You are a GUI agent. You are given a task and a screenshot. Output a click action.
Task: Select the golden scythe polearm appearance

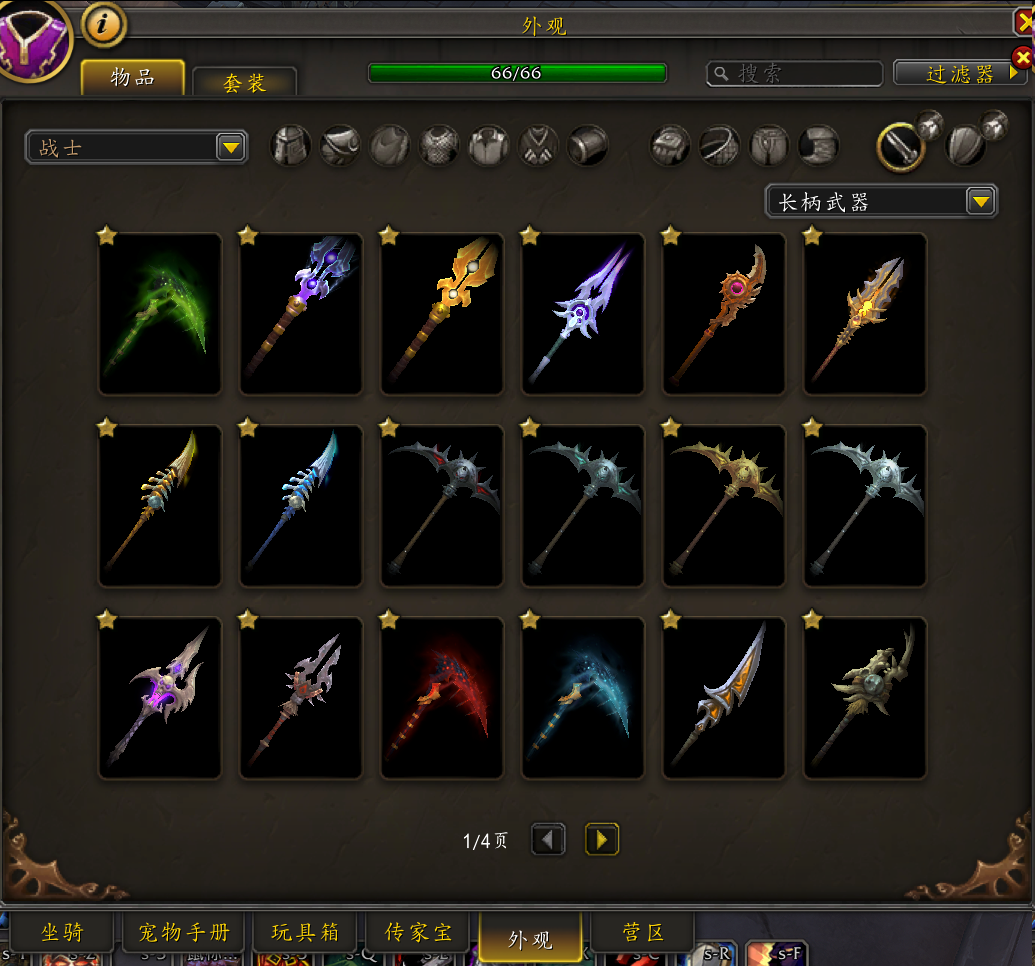coord(724,506)
